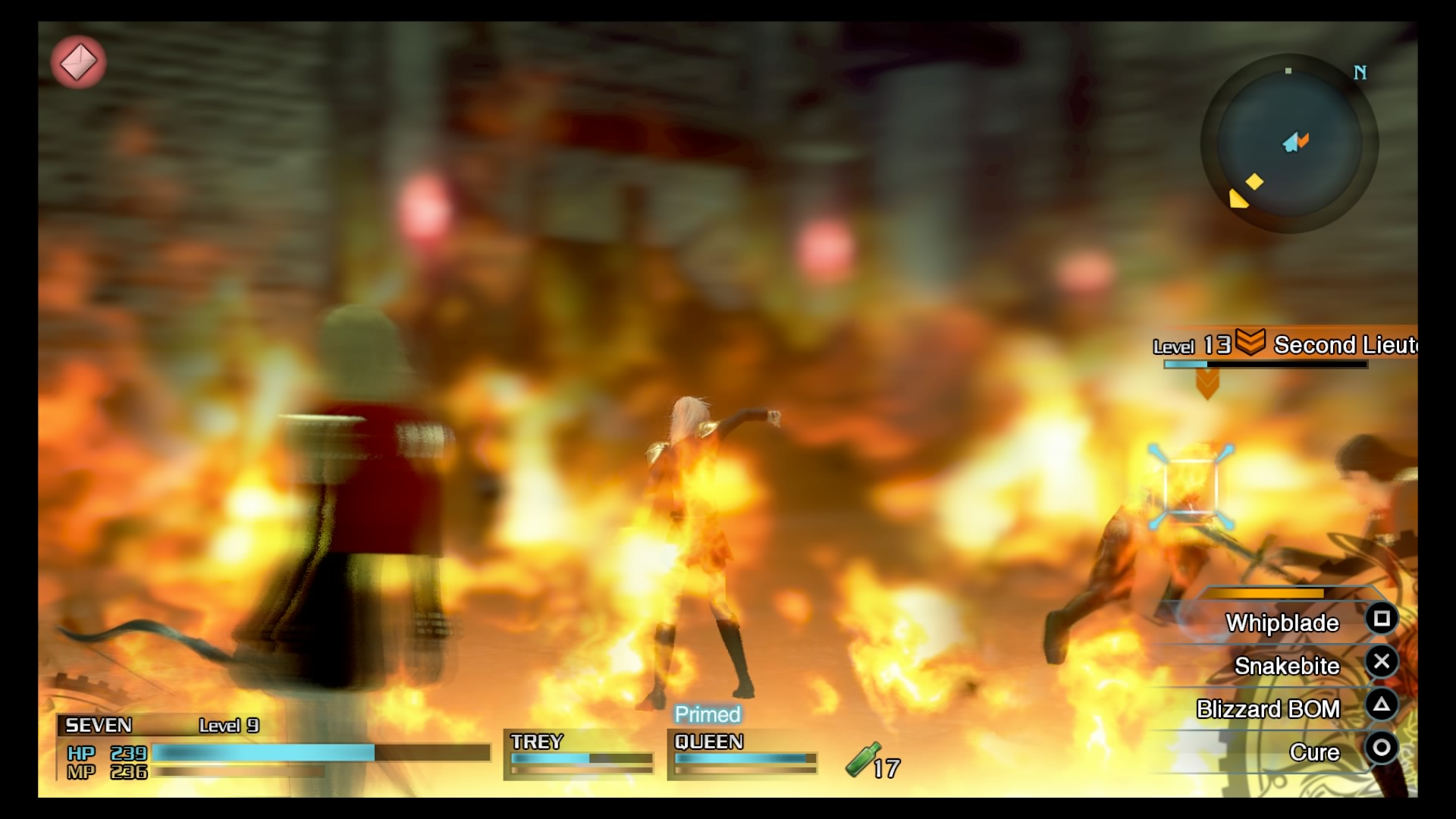Activate the Snakebite attack entry
The height and width of the screenshot is (819, 1456).
[x=1288, y=665]
